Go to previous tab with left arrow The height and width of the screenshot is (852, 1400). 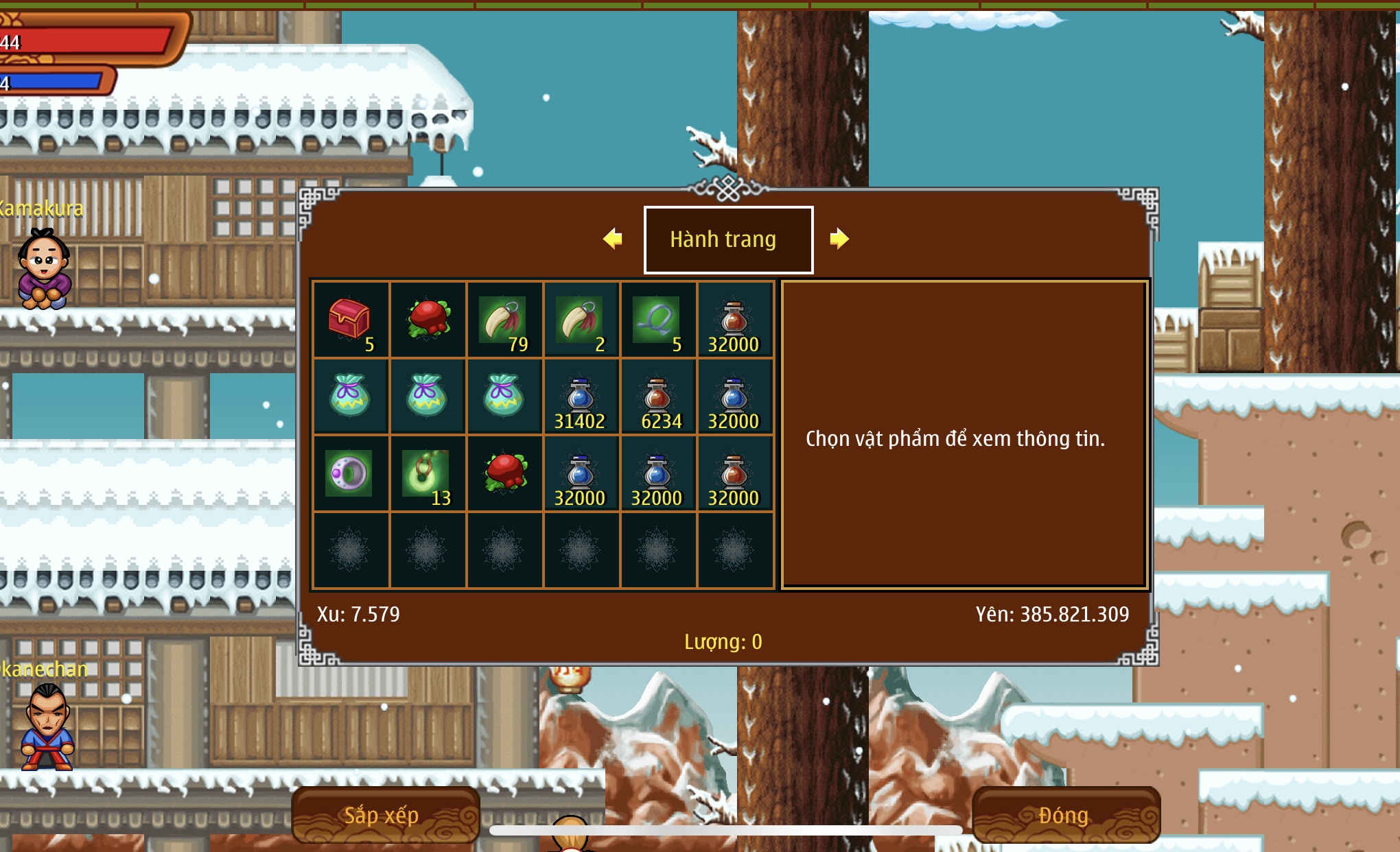[613, 239]
